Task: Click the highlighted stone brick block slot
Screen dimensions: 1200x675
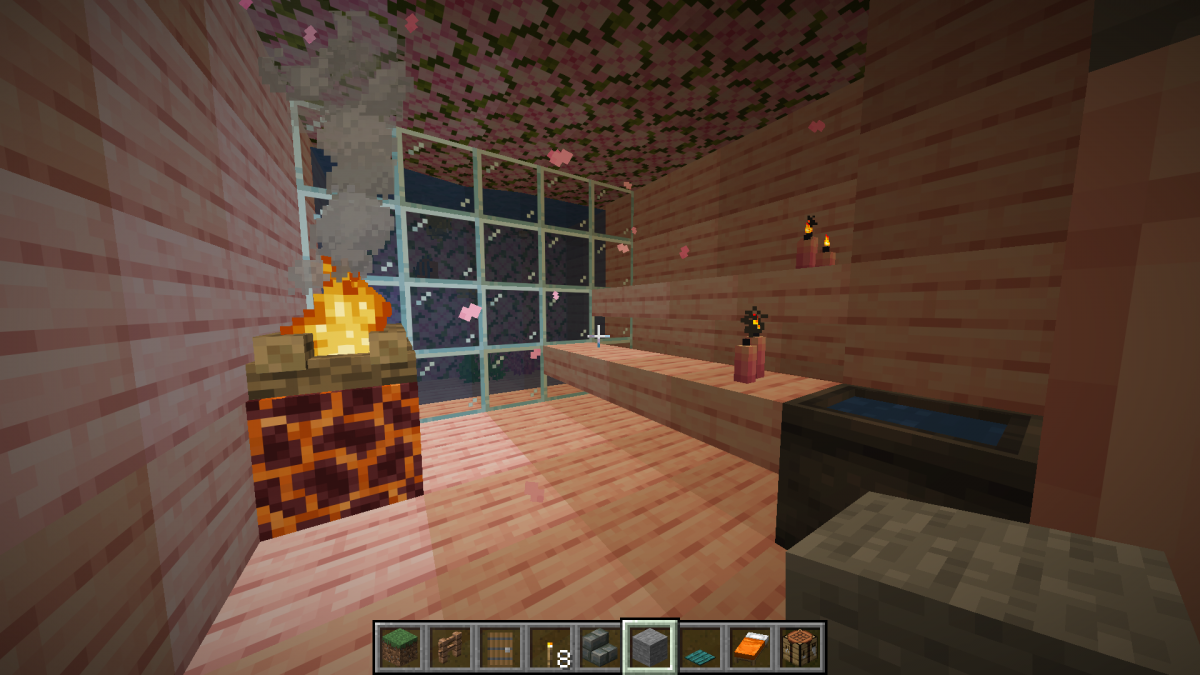Action: pyautogui.click(x=650, y=647)
